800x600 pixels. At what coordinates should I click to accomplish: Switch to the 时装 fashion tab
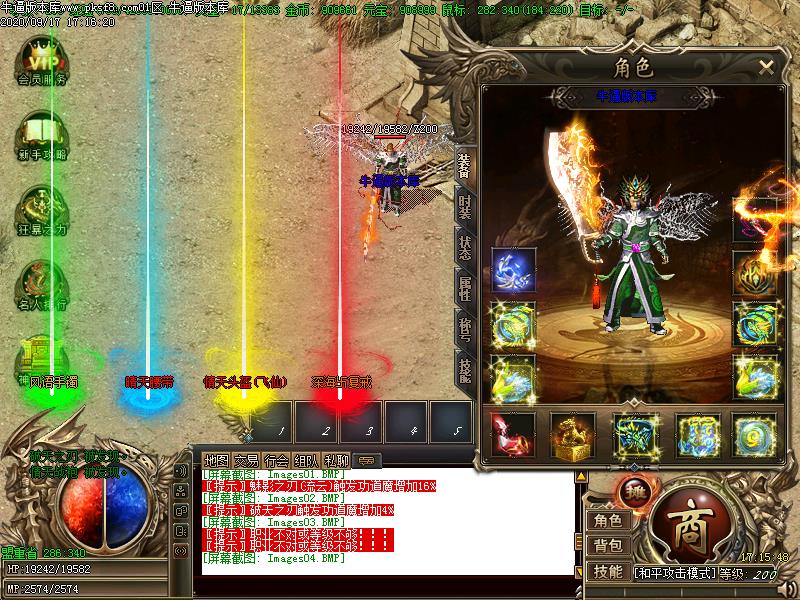[465, 206]
